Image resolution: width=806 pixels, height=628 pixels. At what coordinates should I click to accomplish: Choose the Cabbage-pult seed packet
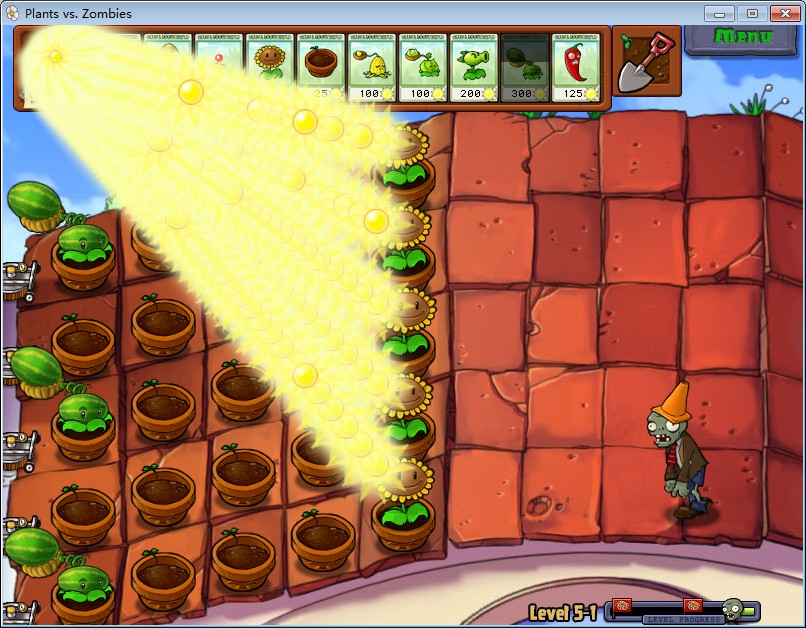pos(423,67)
